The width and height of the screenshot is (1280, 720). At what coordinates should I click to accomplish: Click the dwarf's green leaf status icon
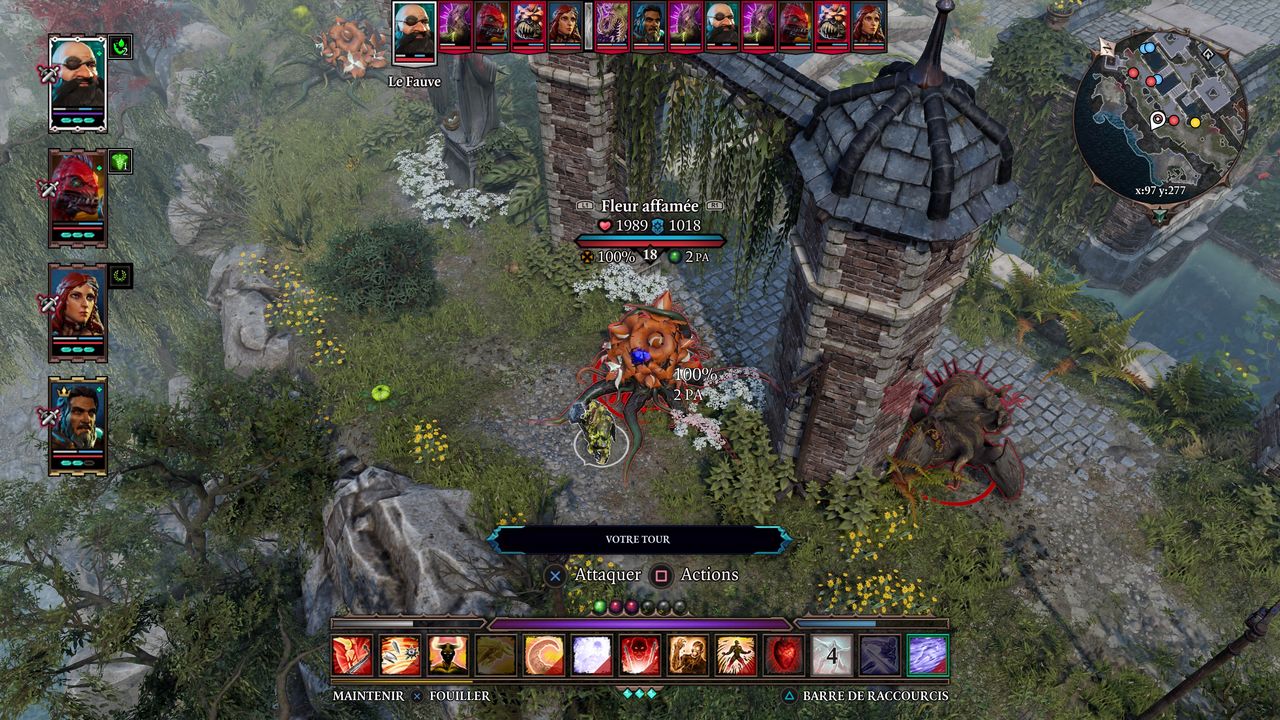click(120, 46)
